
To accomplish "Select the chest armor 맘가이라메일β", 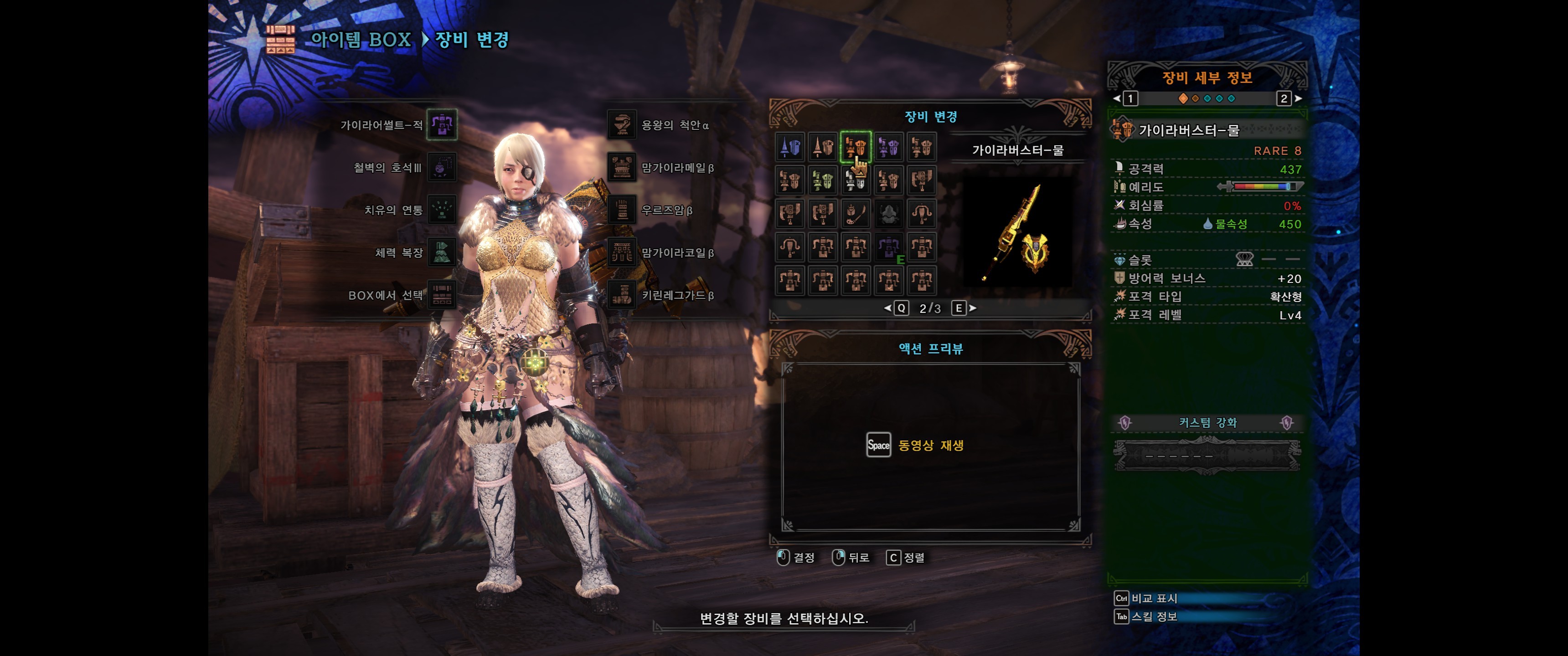I will [x=622, y=167].
